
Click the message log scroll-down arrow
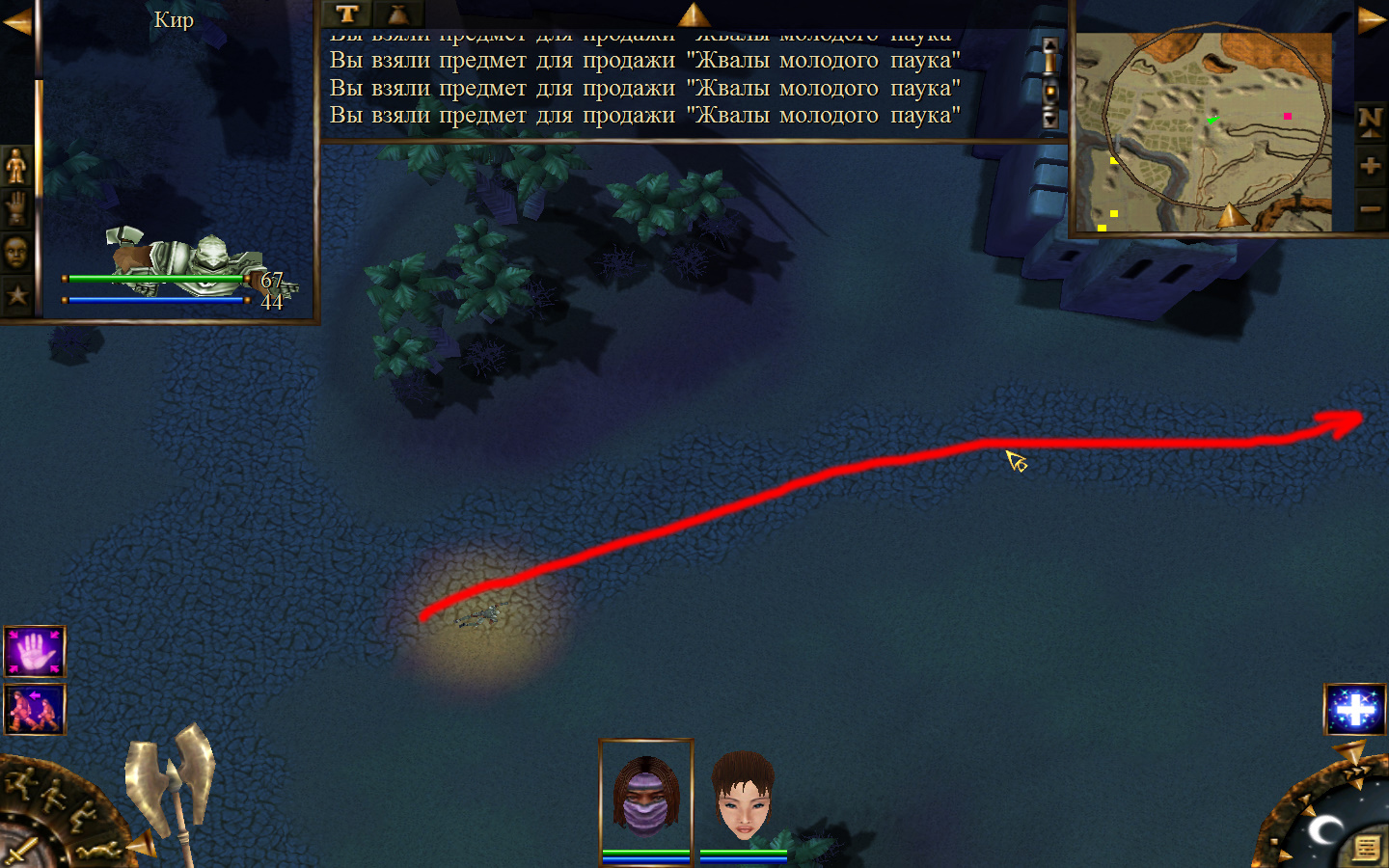pyautogui.click(x=1050, y=120)
